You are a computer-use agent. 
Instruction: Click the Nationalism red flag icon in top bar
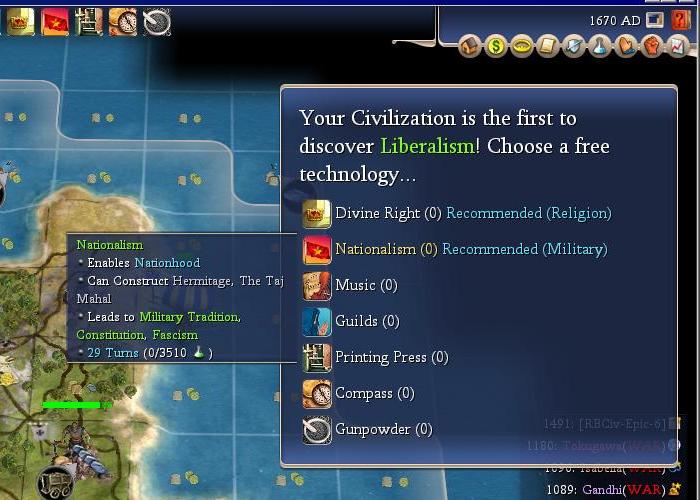[x=55, y=21]
